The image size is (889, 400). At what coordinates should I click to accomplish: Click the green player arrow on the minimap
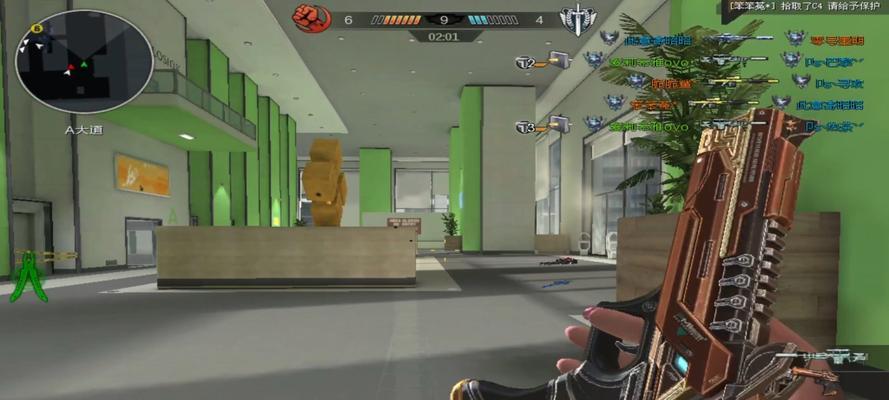(85, 65)
